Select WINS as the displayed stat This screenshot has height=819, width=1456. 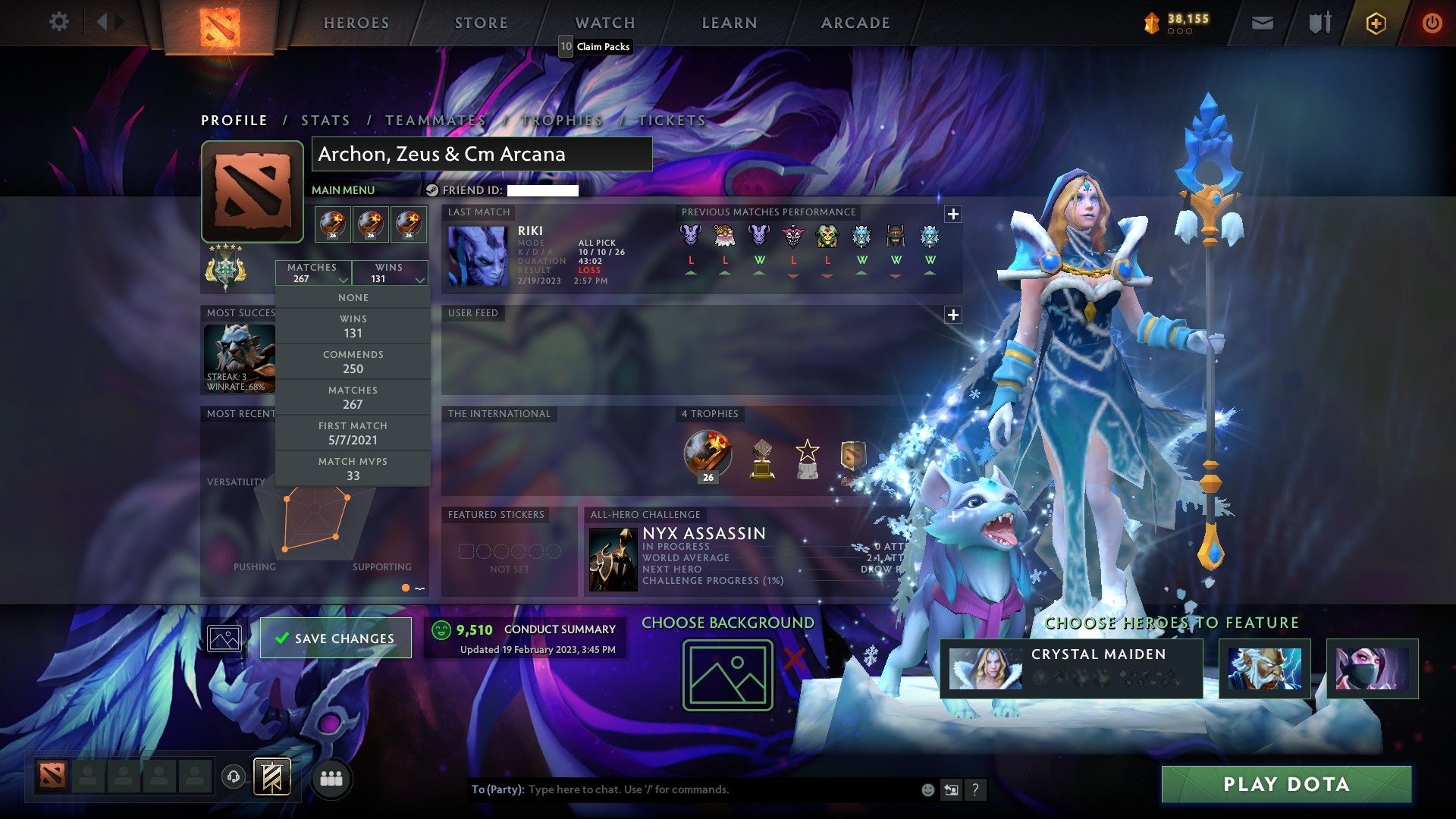353,325
